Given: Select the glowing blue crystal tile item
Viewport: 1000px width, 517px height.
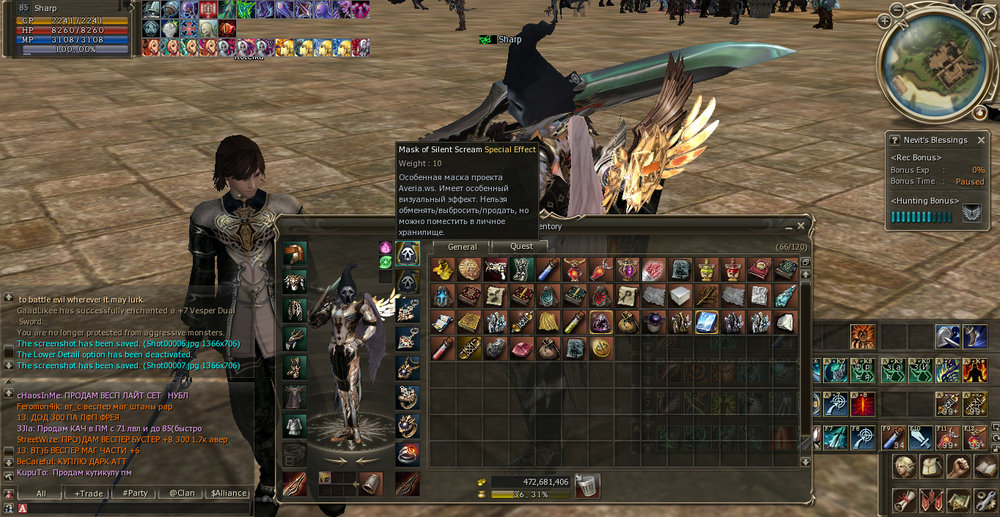Looking at the screenshot, I should [706, 322].
